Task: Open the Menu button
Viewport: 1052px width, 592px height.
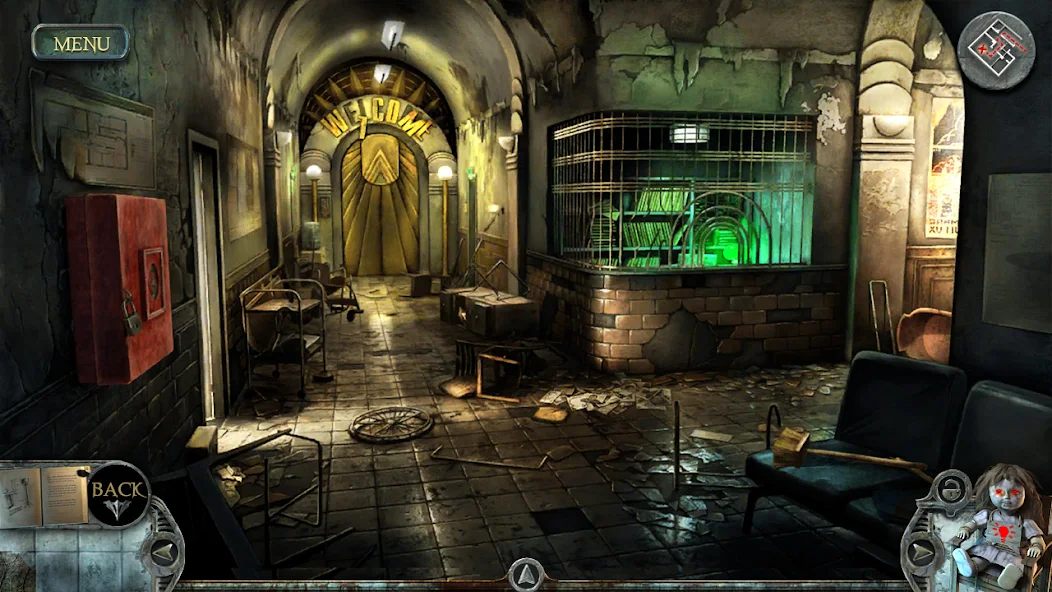Action: [81, 43]
